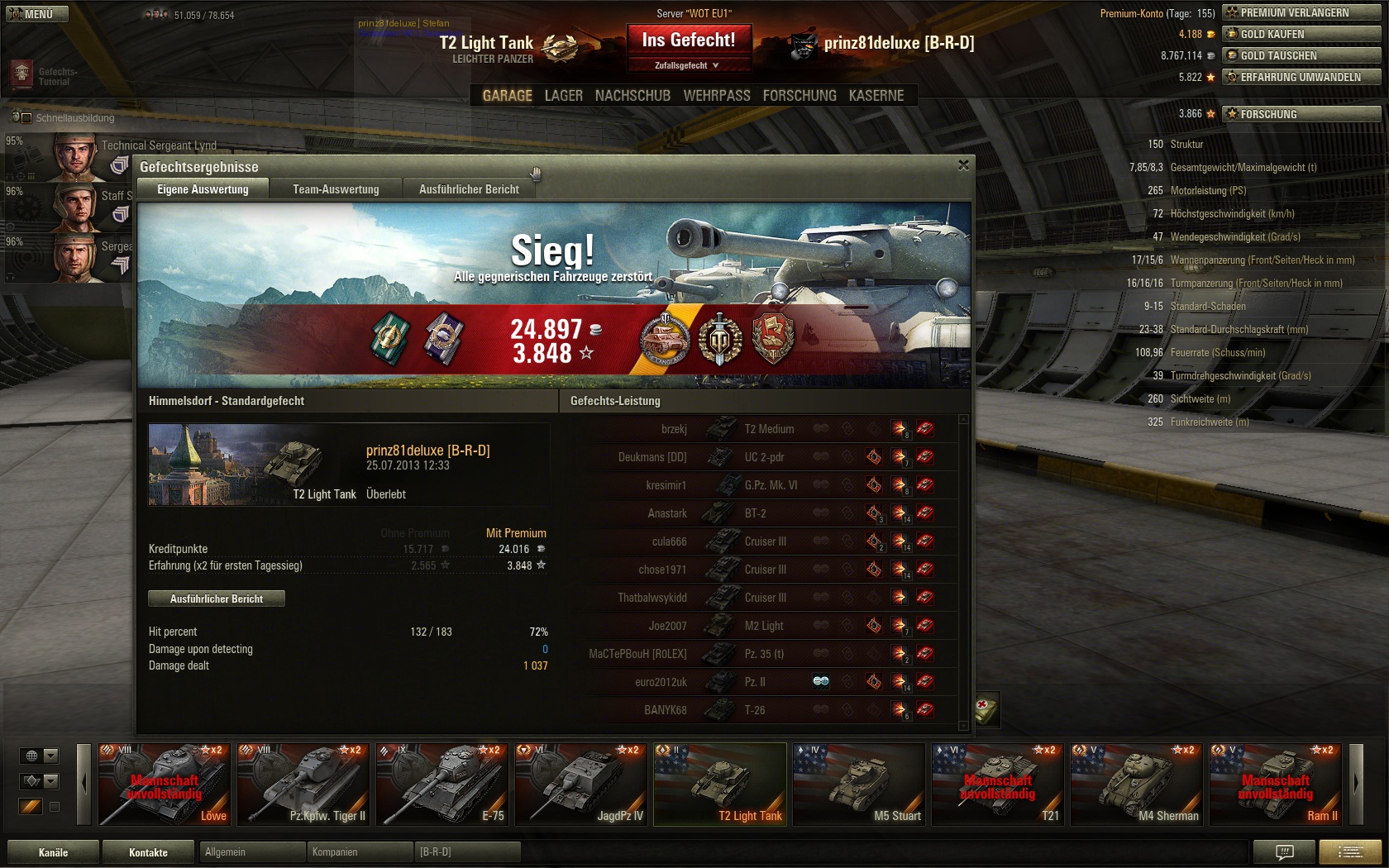This screenshot has width=1389, height=868.
Task: Click Gold Kaufen button
Action: (1301, 34)
